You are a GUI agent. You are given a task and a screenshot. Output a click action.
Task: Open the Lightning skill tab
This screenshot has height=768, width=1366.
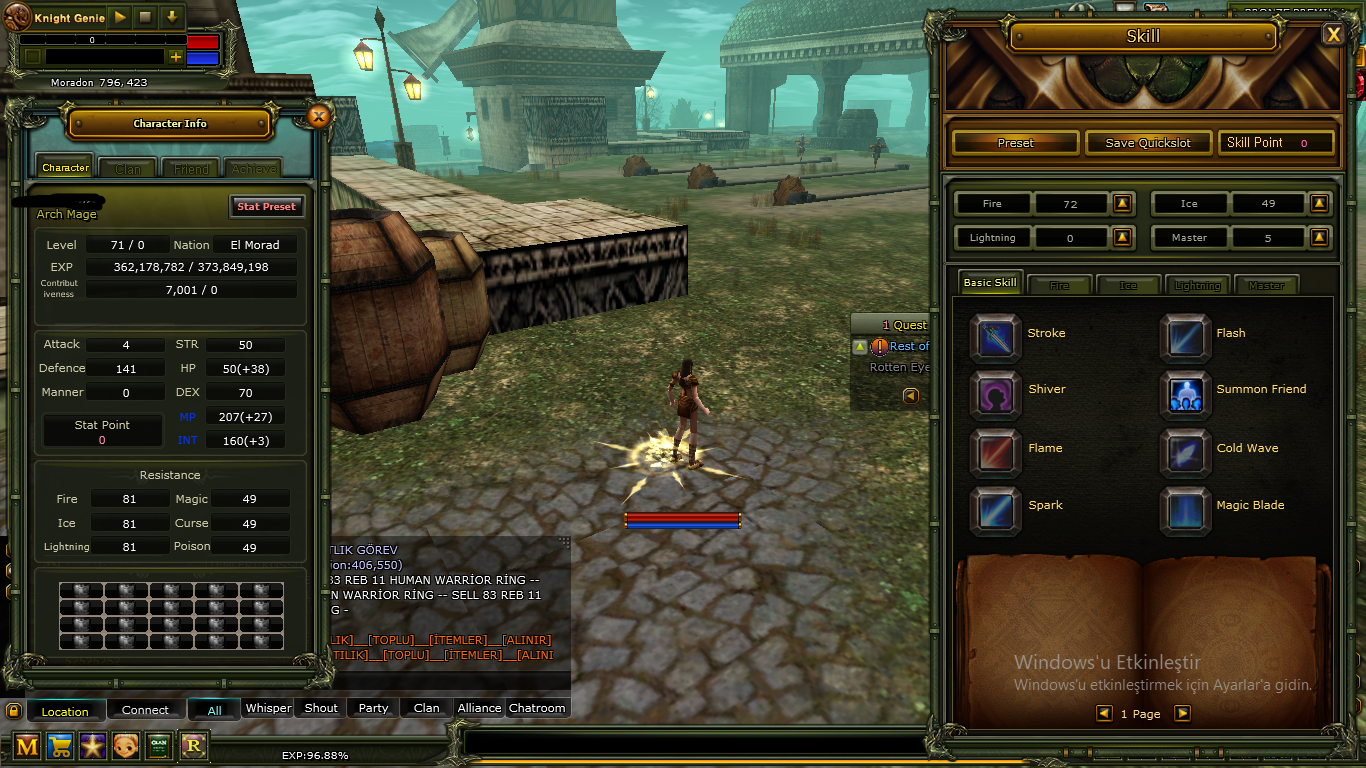pos(1197,284)
